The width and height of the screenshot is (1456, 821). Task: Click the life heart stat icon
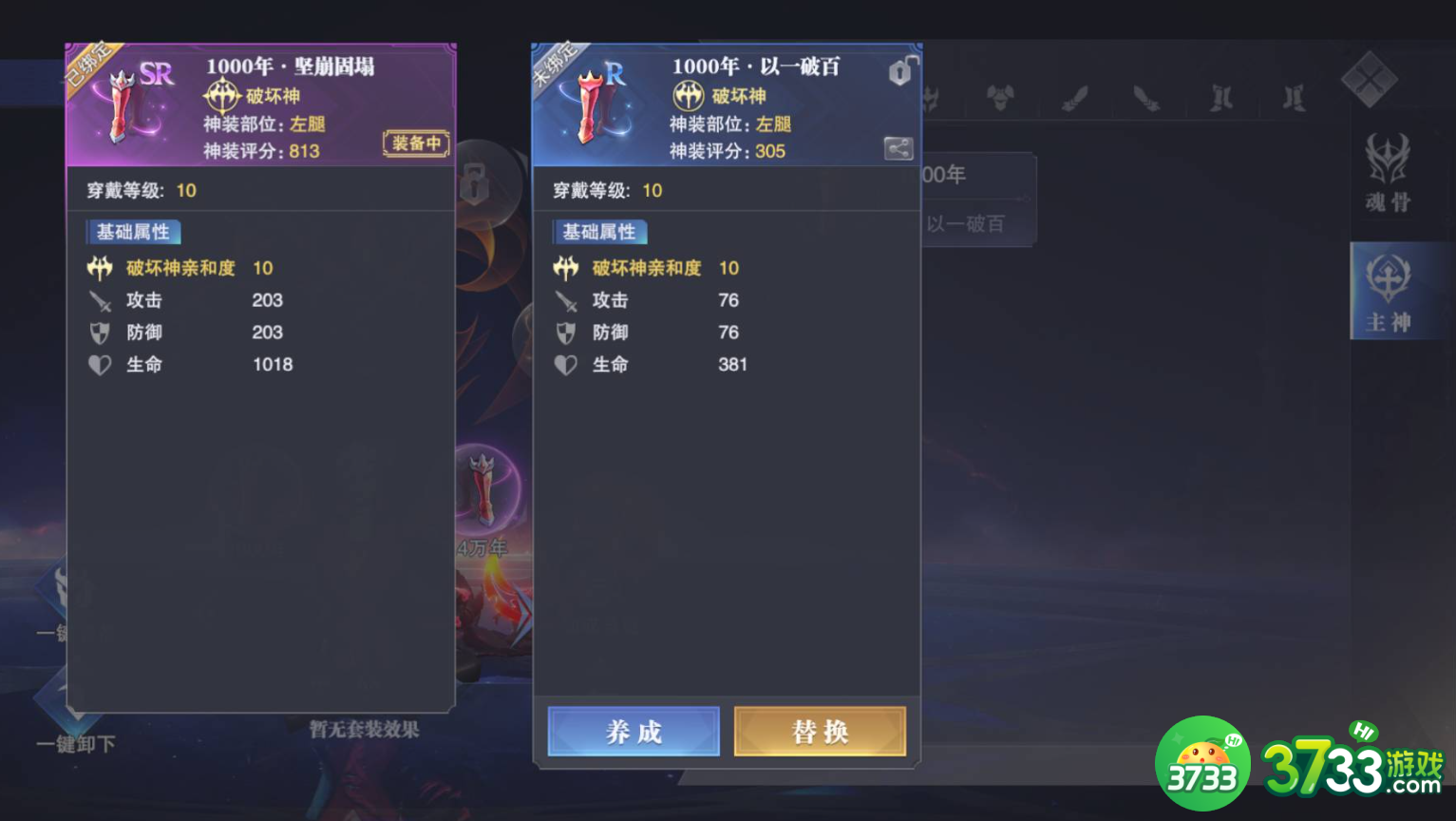99,365
